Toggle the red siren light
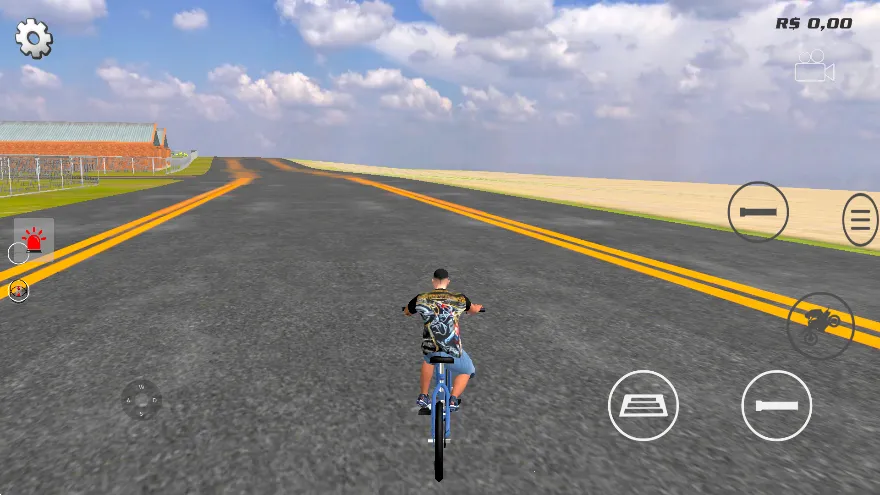The image size is (880, 495). 34,239
